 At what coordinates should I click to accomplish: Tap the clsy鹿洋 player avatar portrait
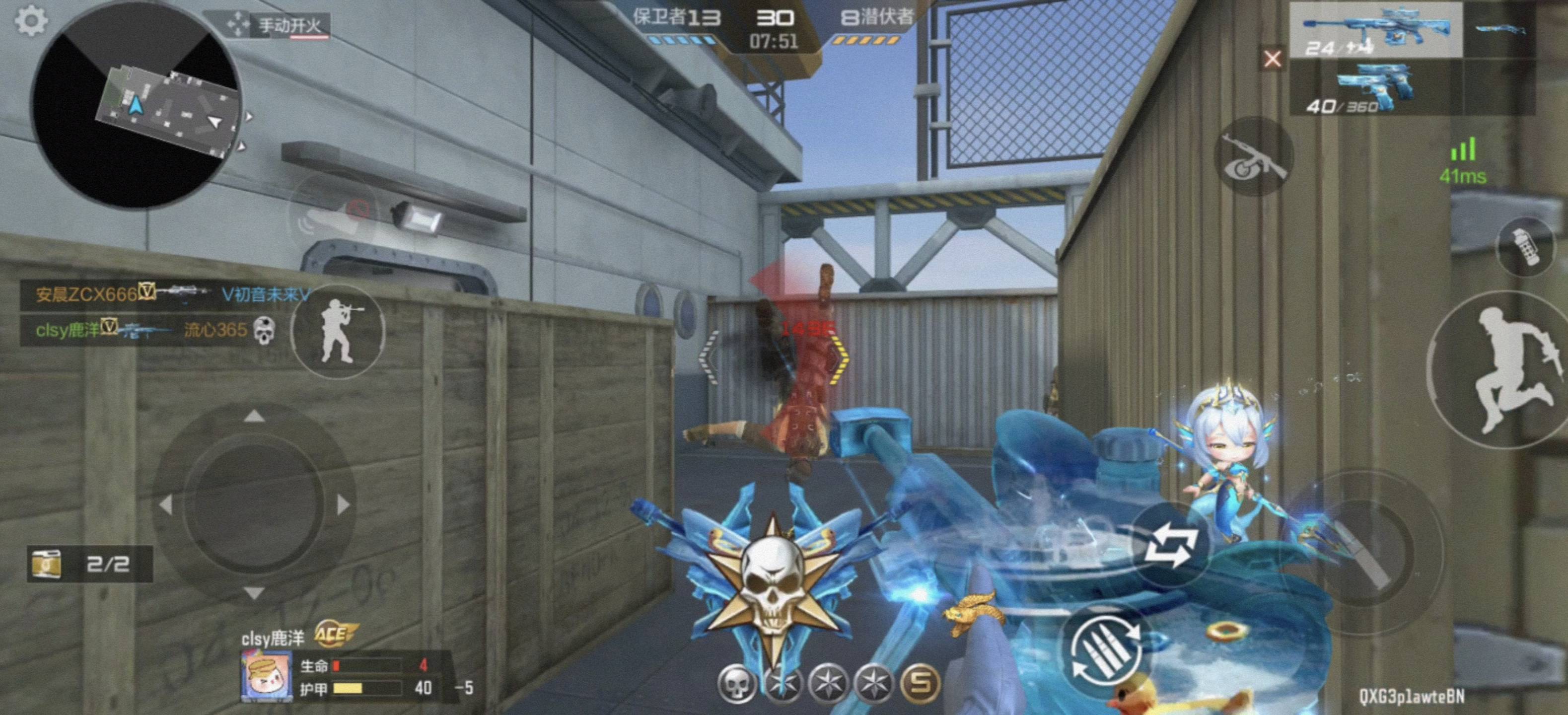tap(266, 675)
